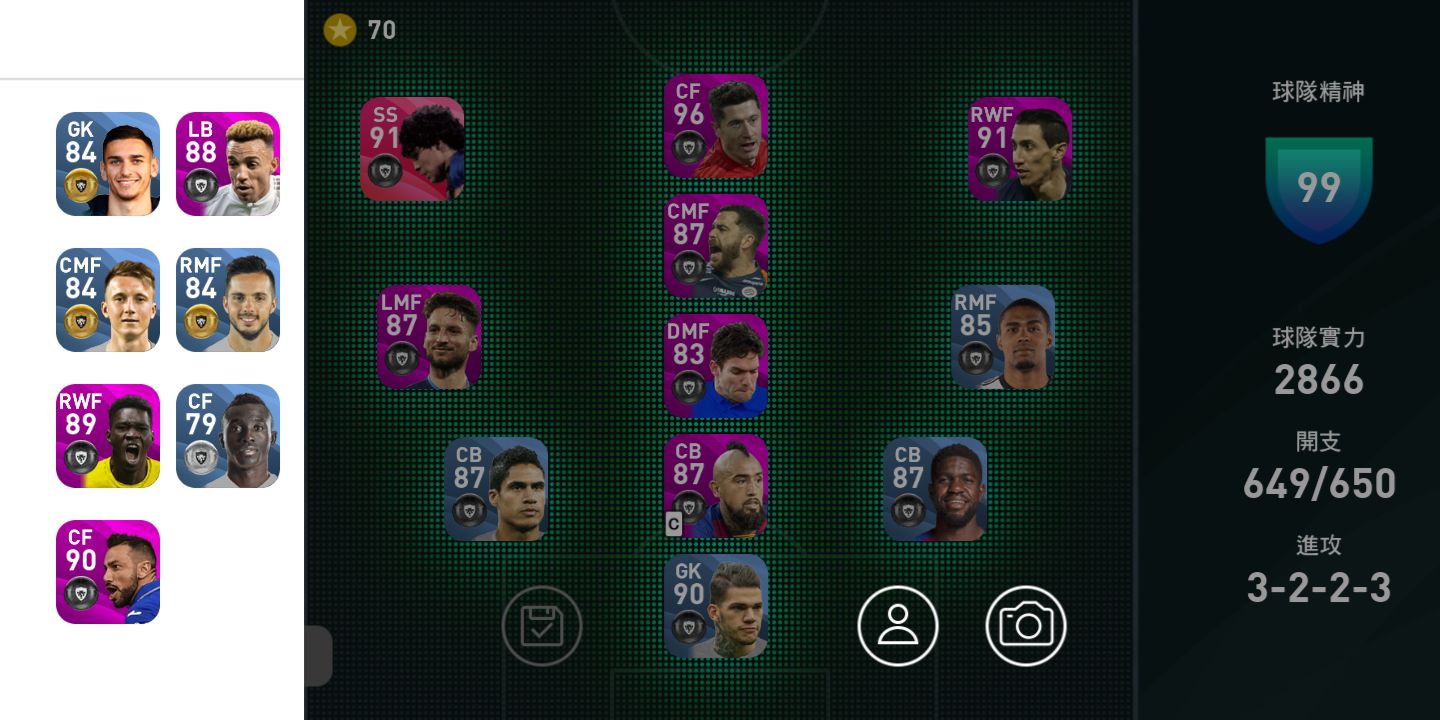Select substitute CF 90 card

(108, 572)
